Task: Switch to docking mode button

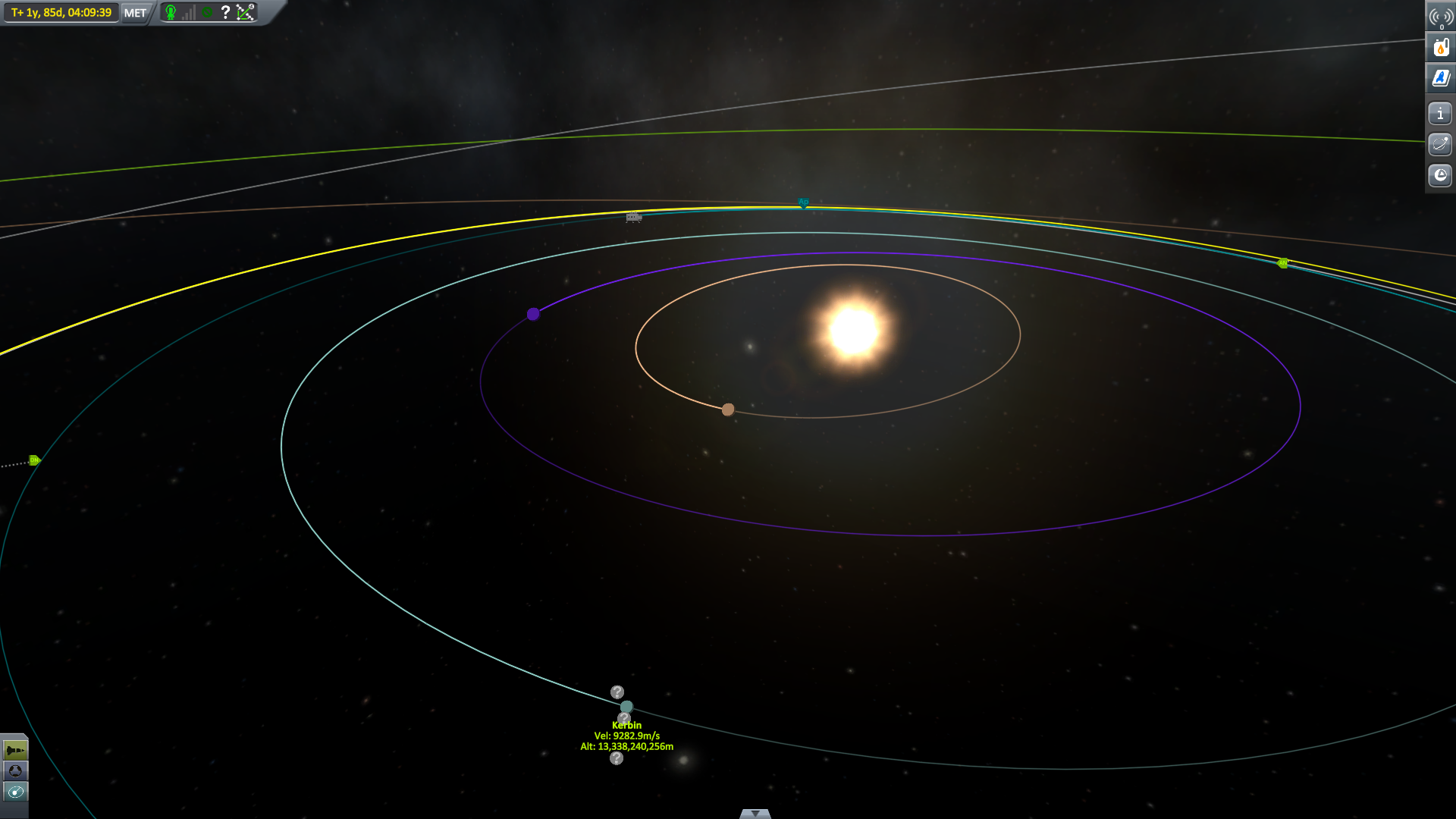Action: (x=15, y=771)
